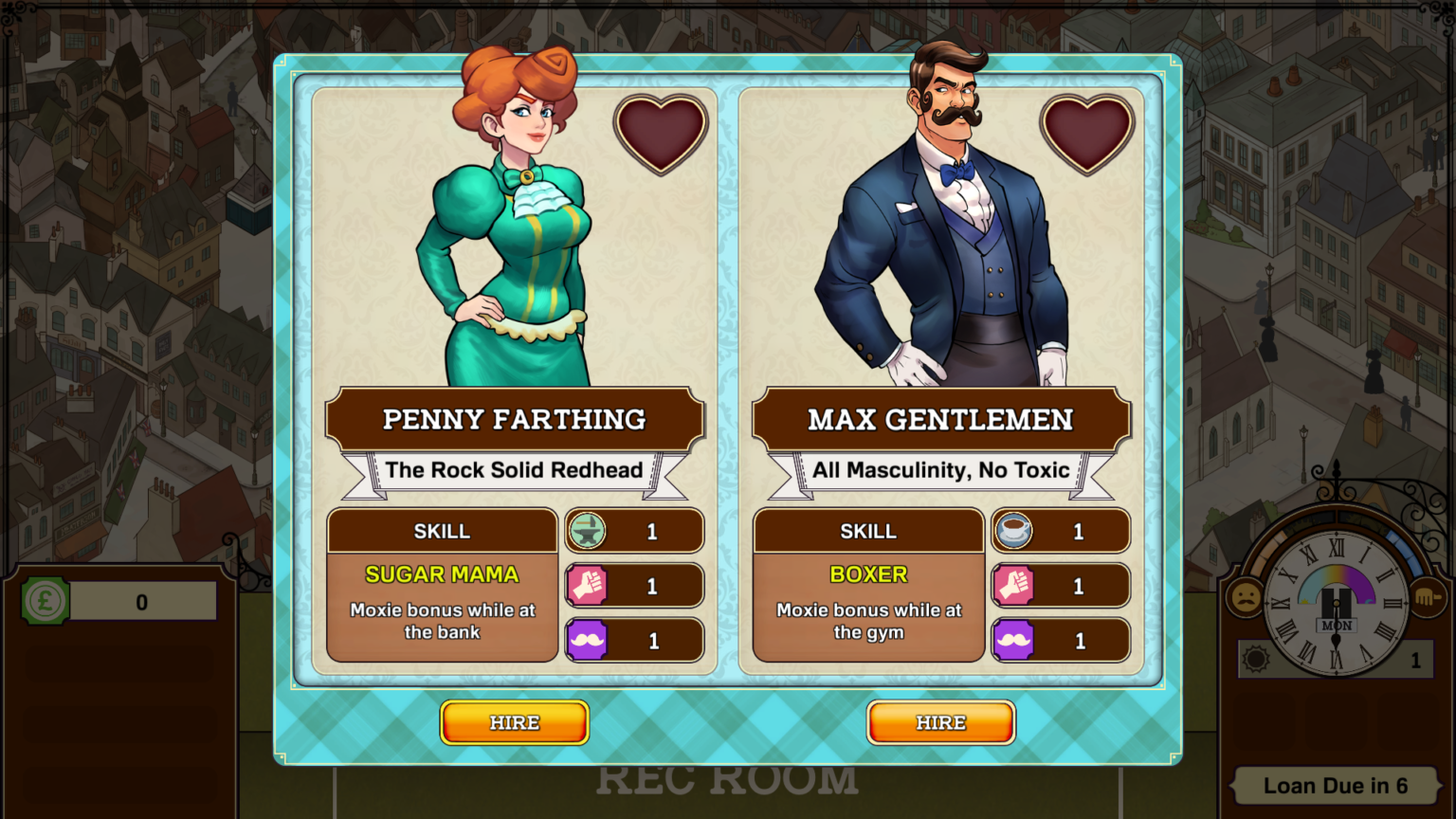
Task: Toggle the heart above Max Gentlemen
Action: [1088, 133]
